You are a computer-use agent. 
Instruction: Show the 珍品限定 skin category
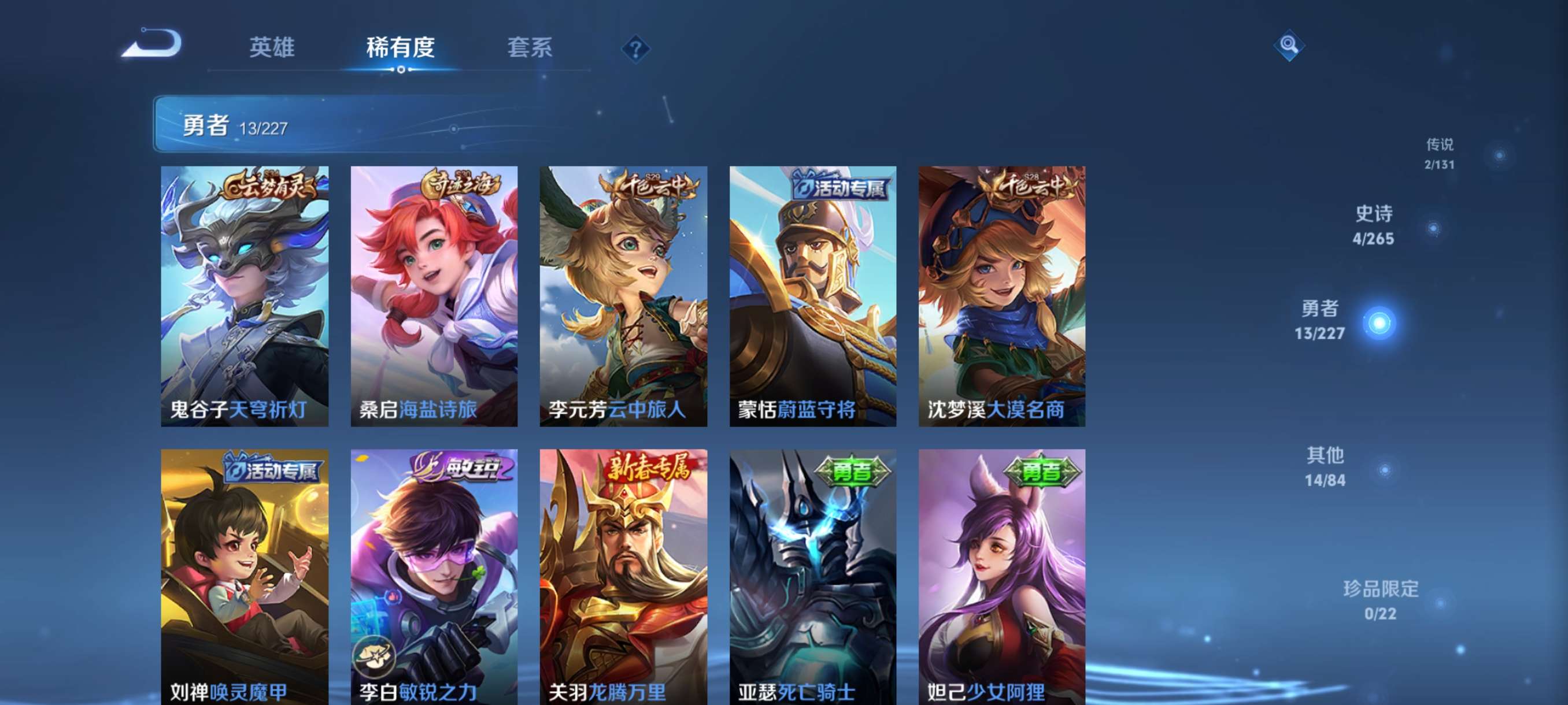point(1381,600)
